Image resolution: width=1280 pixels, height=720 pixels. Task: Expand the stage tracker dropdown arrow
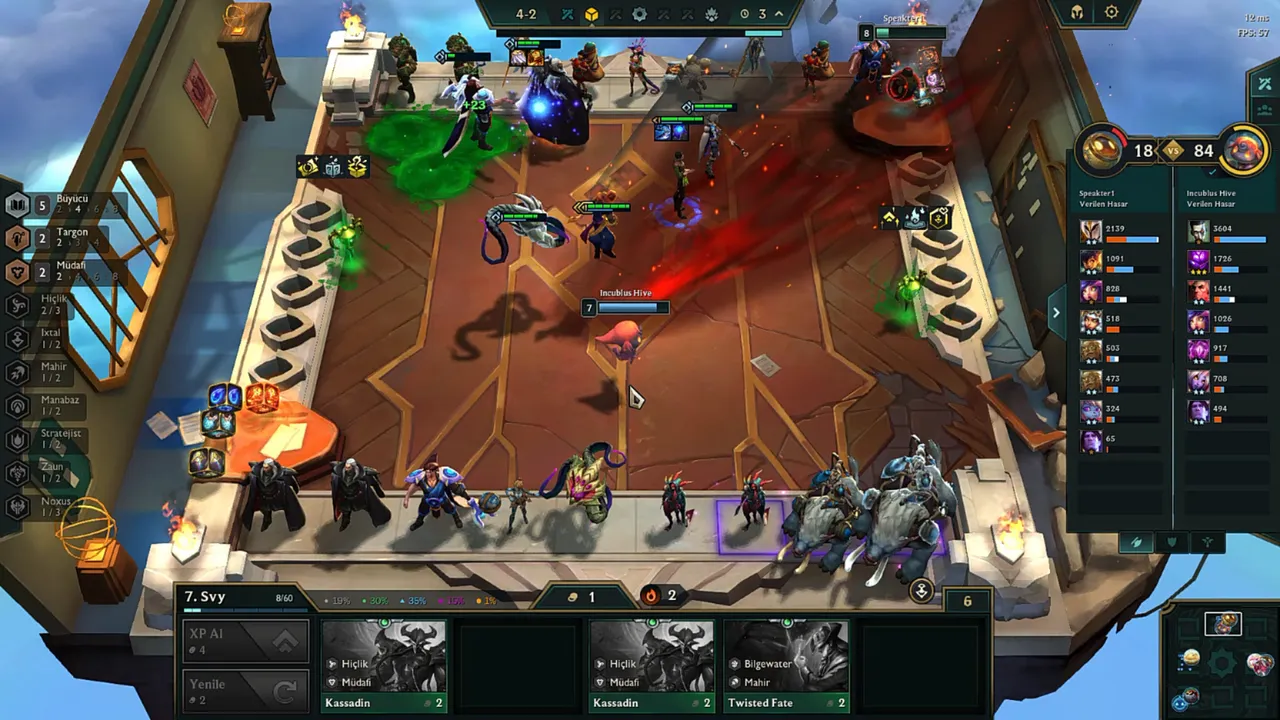tap(779, 14)
